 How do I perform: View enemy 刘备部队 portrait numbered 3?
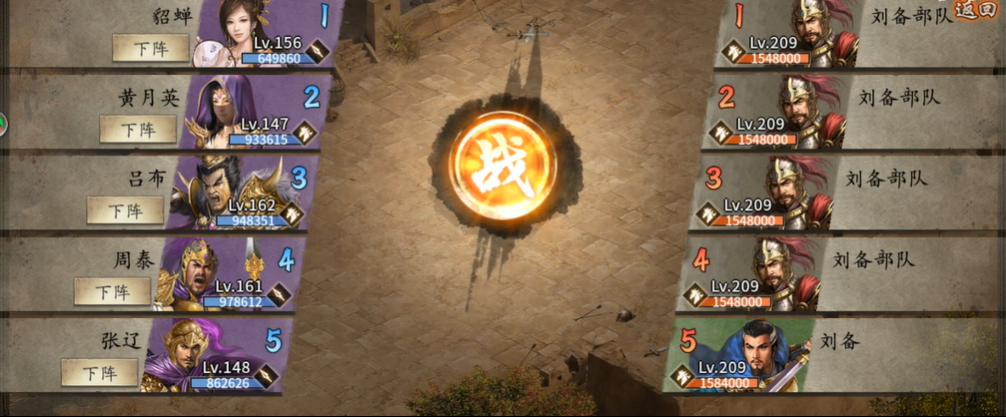click(x=795, y=192)
